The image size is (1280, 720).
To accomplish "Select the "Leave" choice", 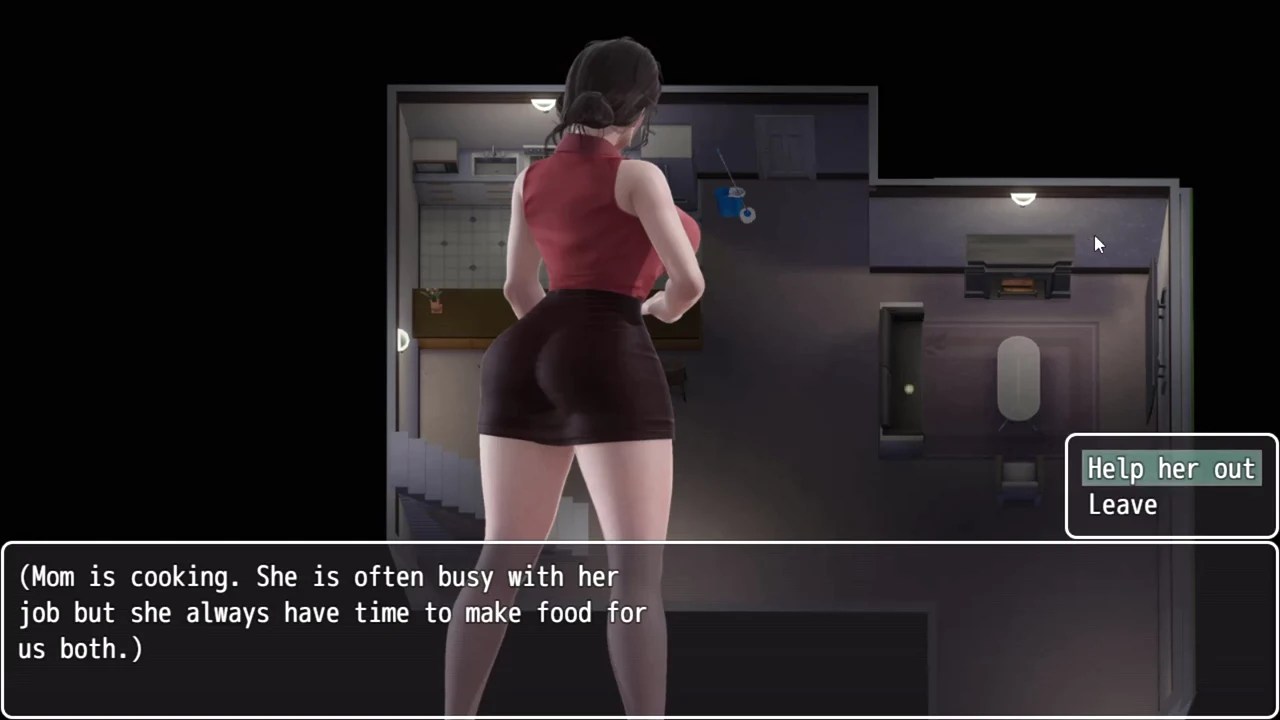I will [1122, 506].
